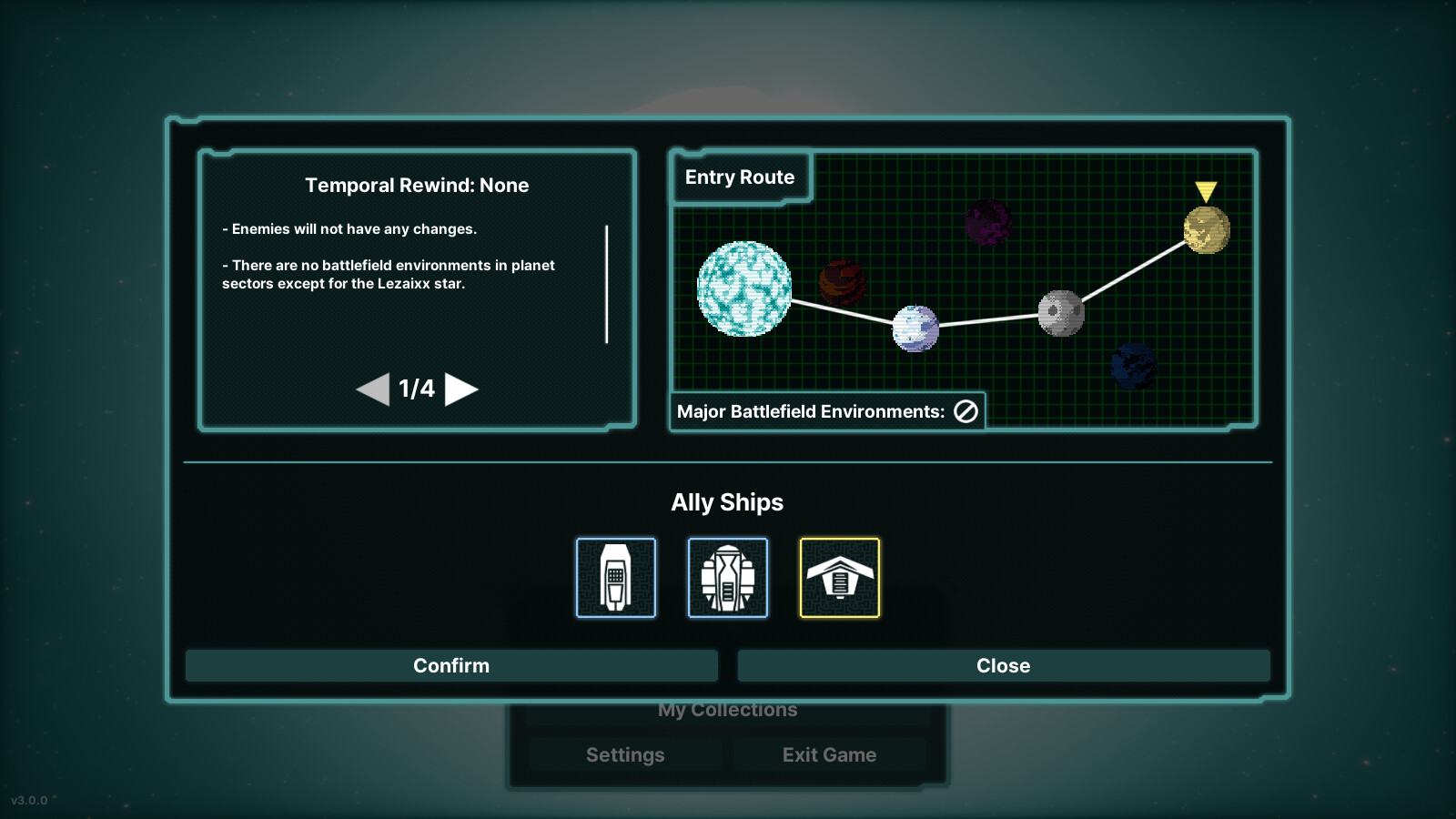Select the My Collections menu entry
The width and height of the screenshot is (1456, 819).
pos(727,710)
